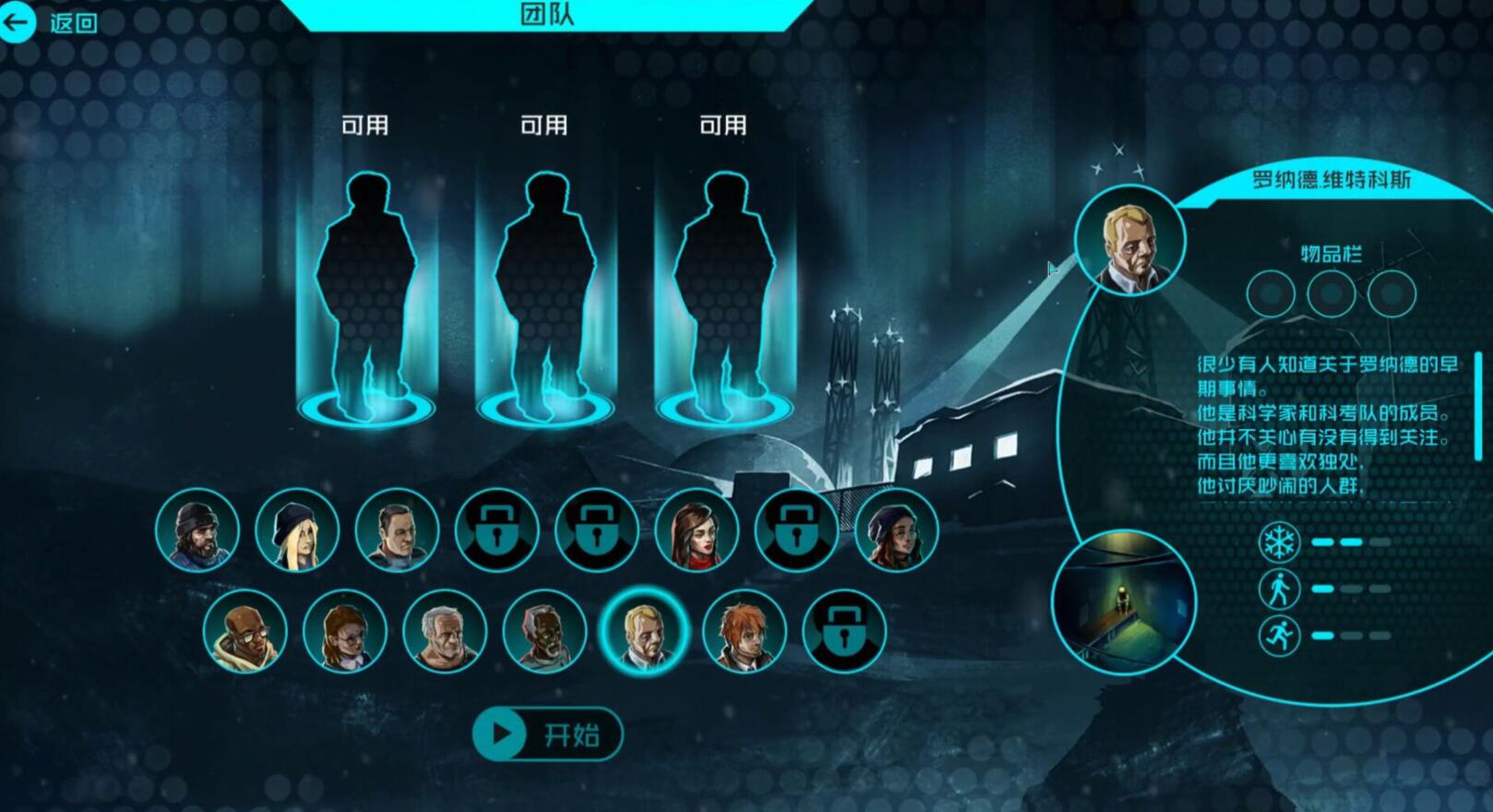
Task: Choose the gray-haired old man portrait
Action: (444, 631)
